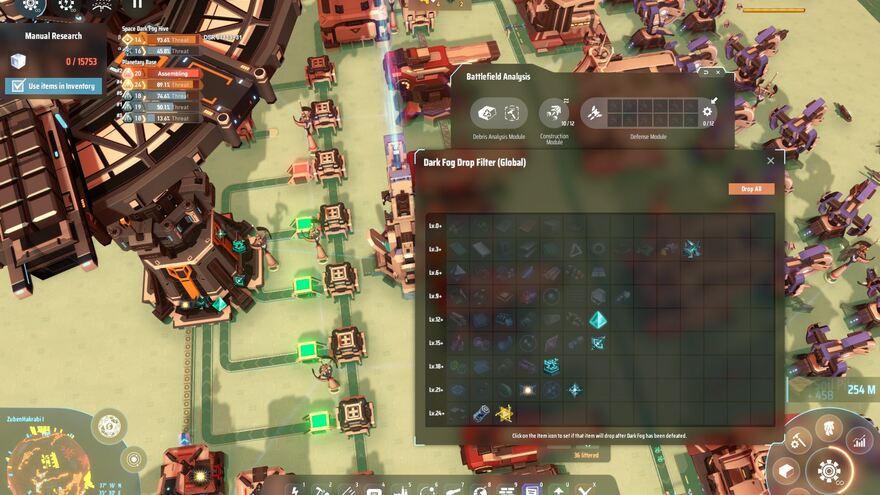Open the Defense Module gear settings

(x=708, y=111)
